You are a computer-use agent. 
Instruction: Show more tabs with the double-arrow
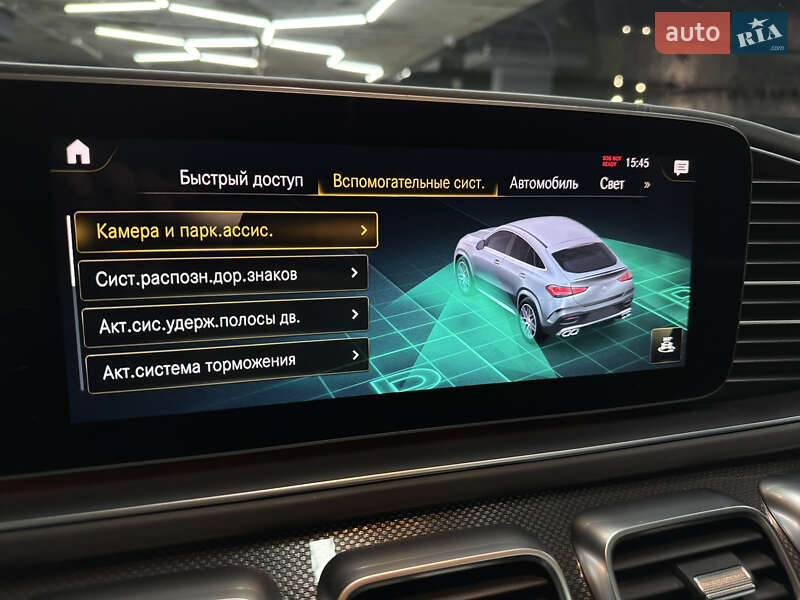[x=647, y=184]
